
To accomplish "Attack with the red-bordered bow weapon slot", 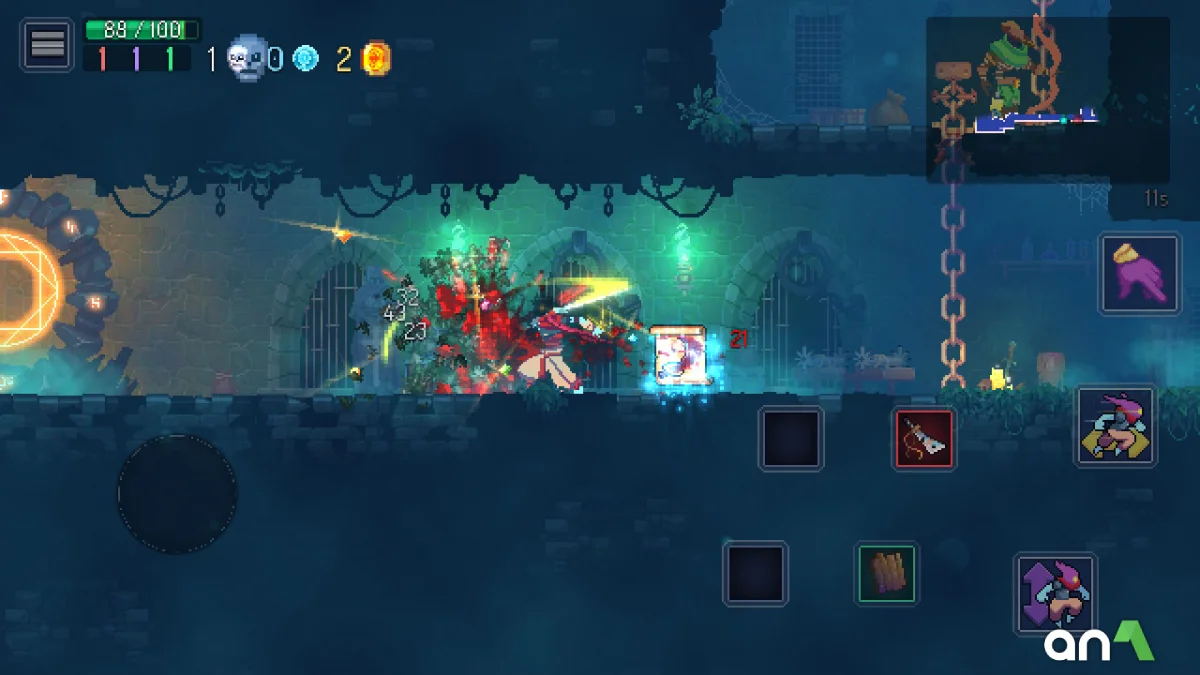I will coord(924,439).
